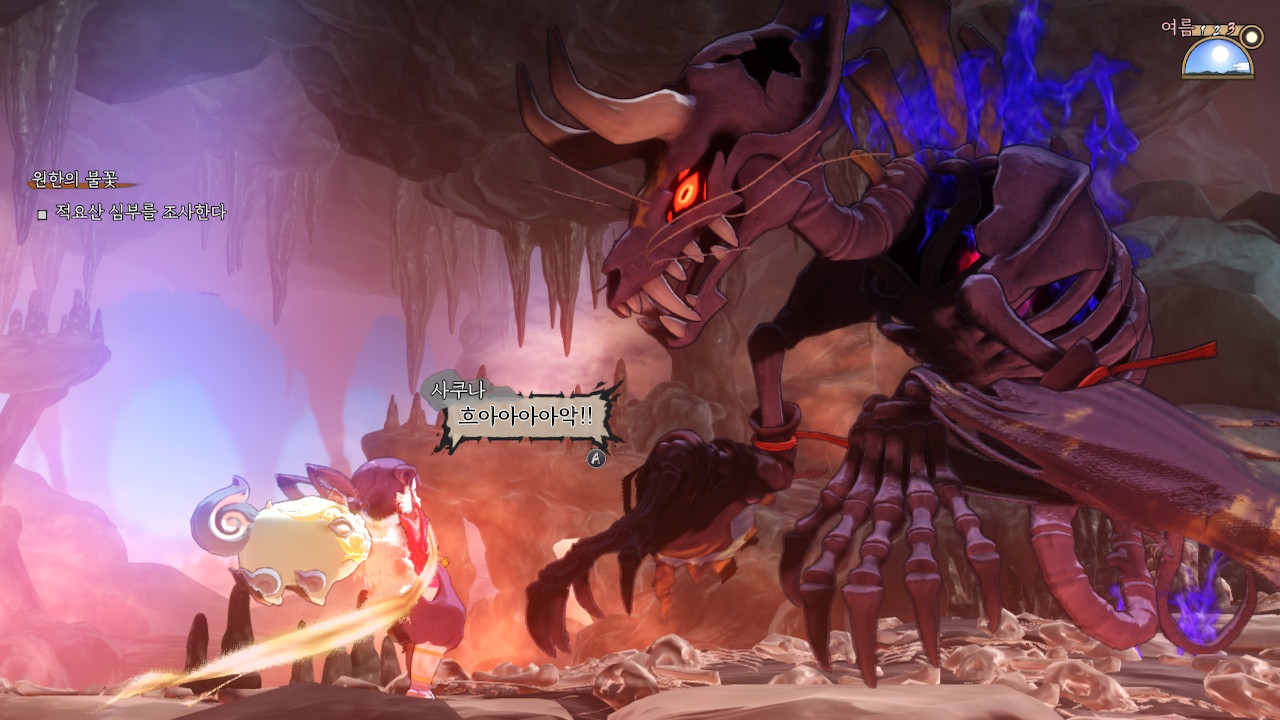Click the 적요산 심부를 조사한다 objective
Image resolution: width=1280 pixels, height=720 pixels.
pyautogui.click(x=140, y=212)
